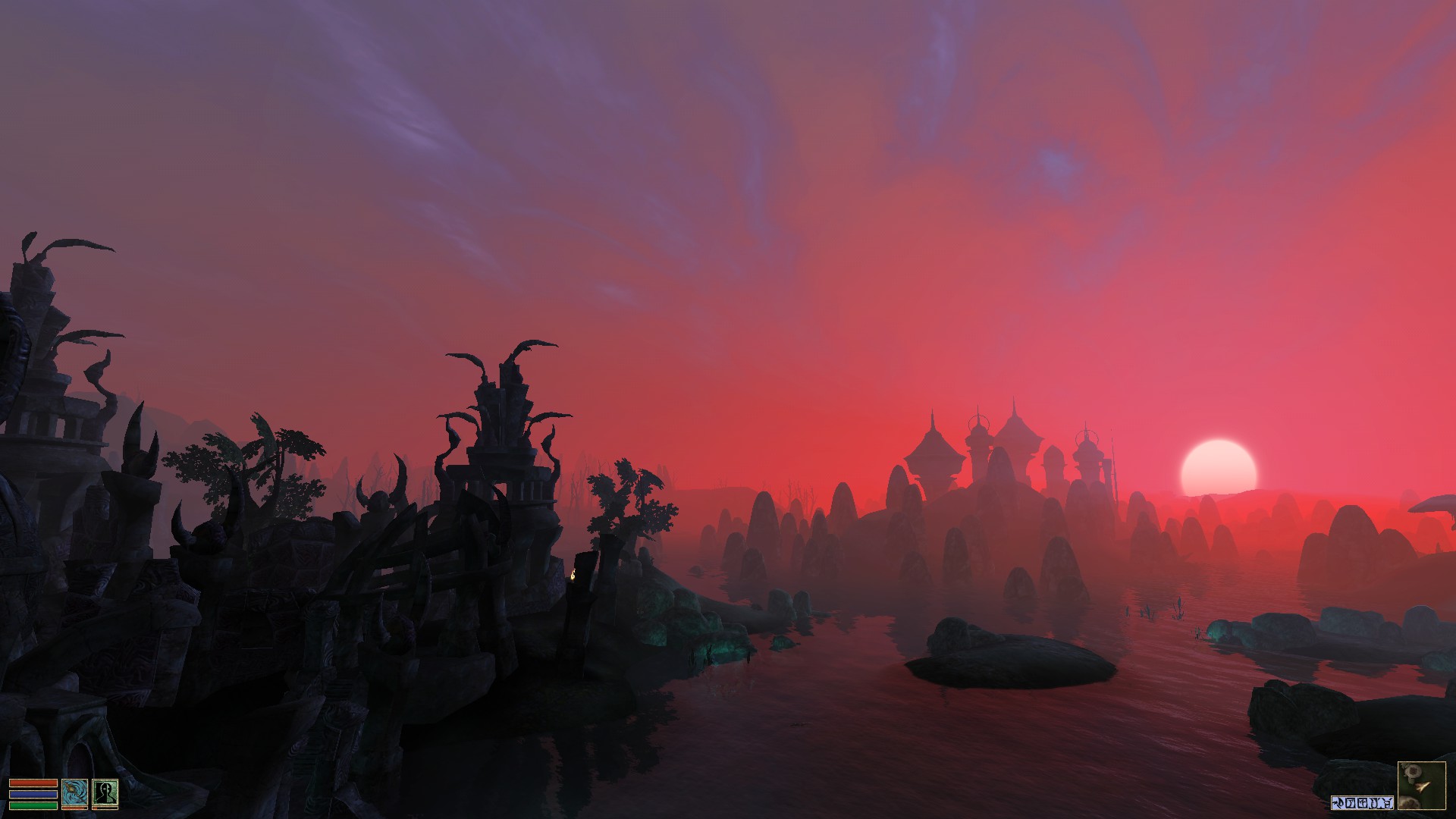Click the condition bar under the sneak icon
Viewport: 1456px width, 819px height.
click(104, 808)
